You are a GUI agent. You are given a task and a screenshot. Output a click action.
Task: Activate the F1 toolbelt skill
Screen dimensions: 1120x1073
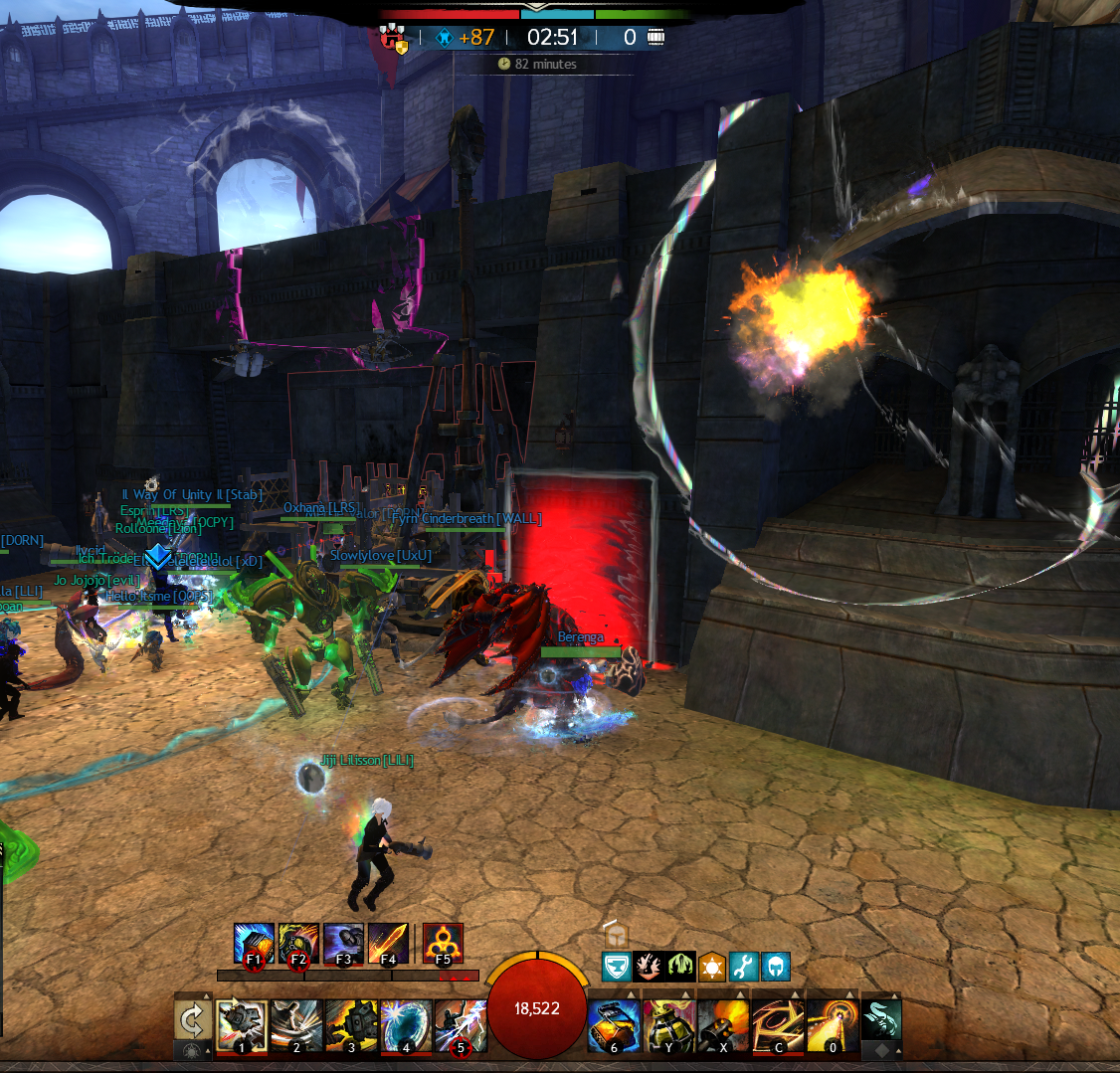pyautogui.click(x=254, y=943)
